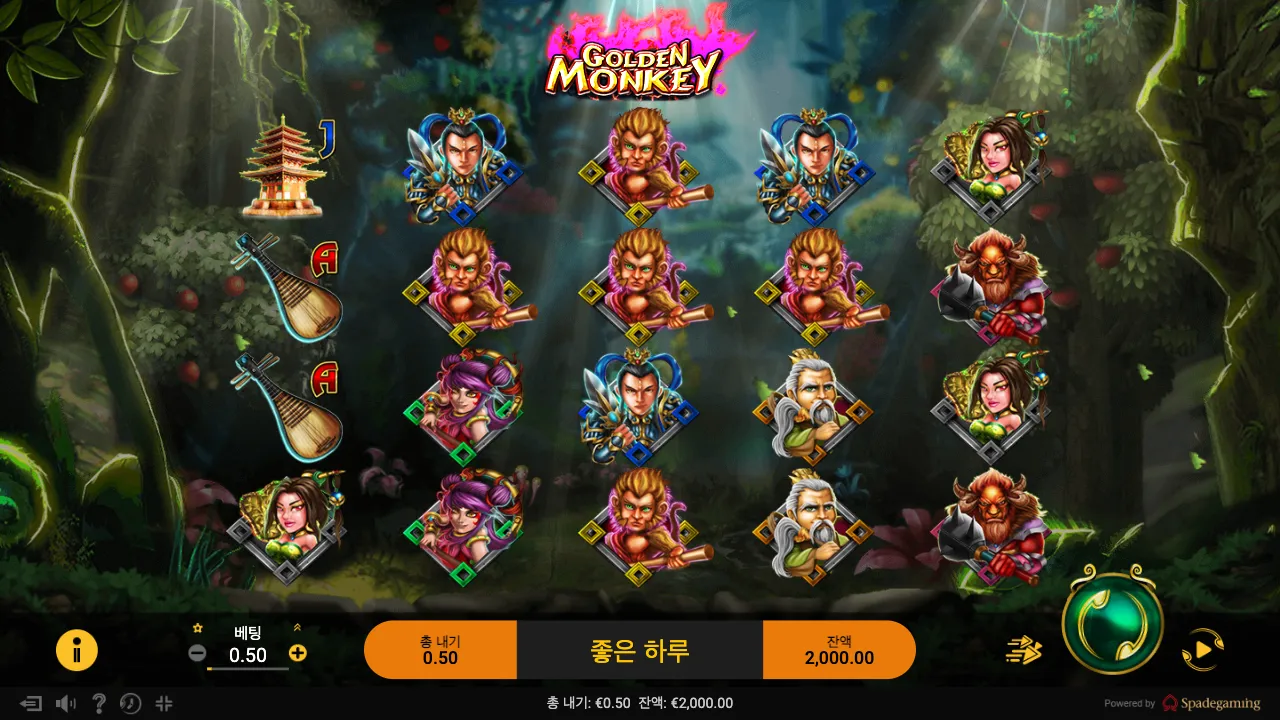This screenshot has width=1280, height=720.
Task: Select the 잔액 balance panel
Action: (840, 649)
